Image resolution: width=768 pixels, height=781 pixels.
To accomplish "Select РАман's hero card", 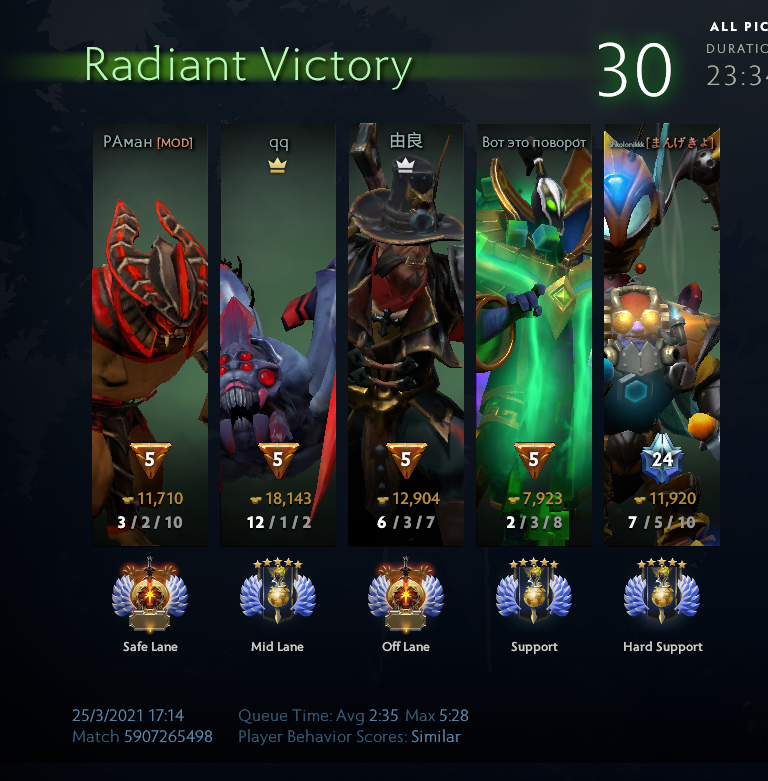I will point(150,335).
